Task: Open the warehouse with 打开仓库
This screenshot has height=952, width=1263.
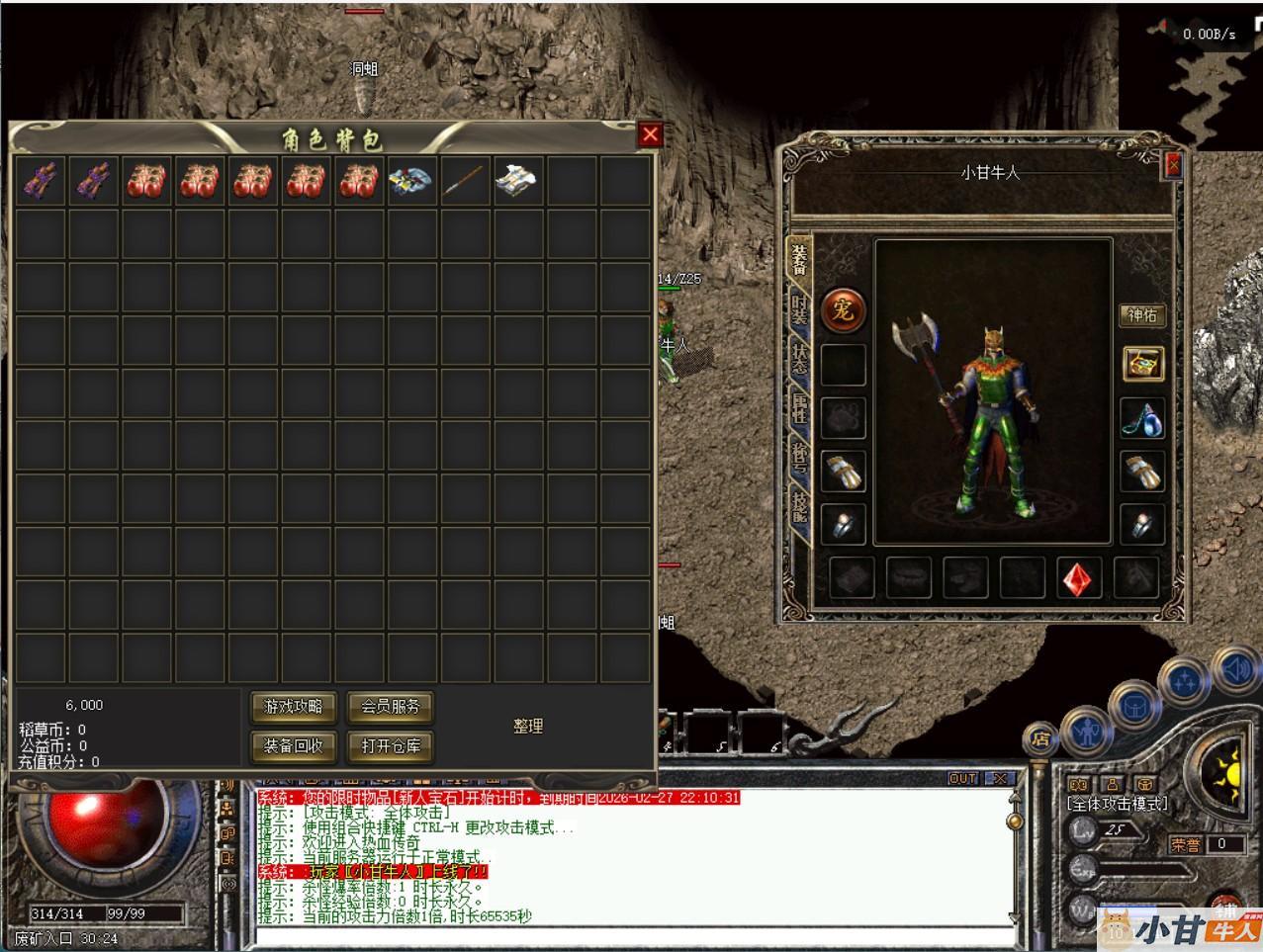Action: coord(390,745)
